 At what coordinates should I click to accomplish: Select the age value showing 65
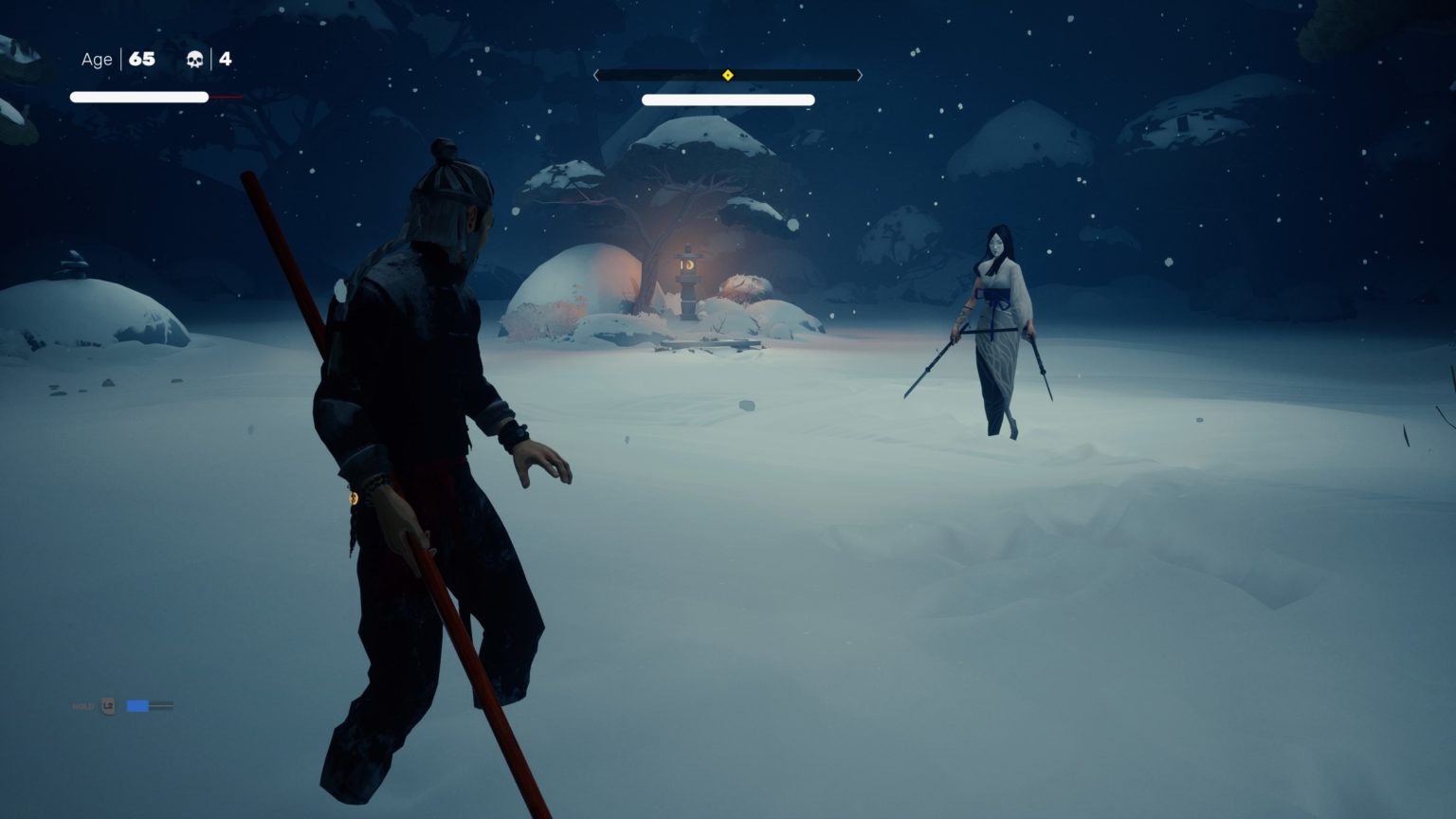click(x=143, y=59)
